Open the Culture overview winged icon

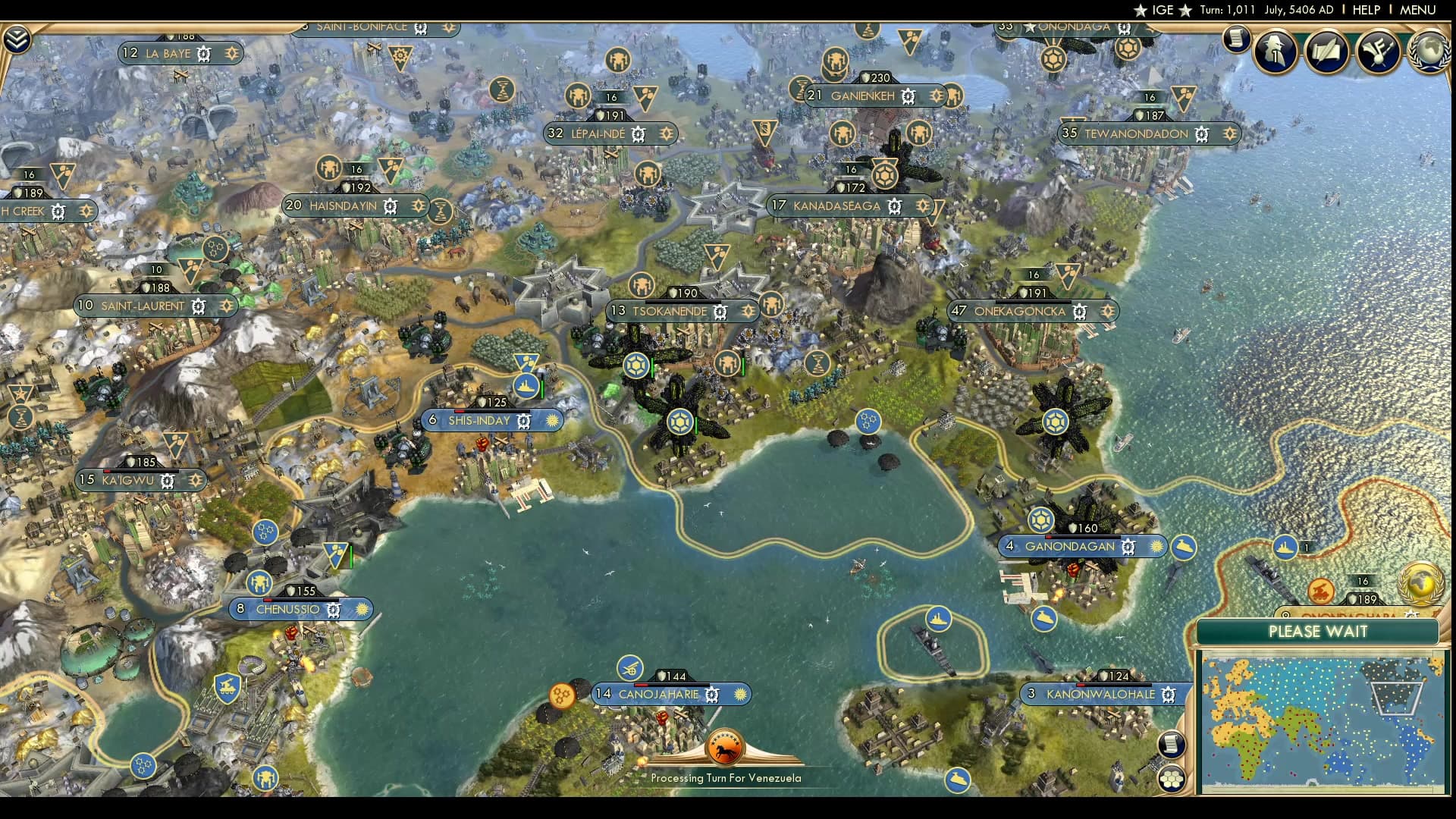point(1380,52)
